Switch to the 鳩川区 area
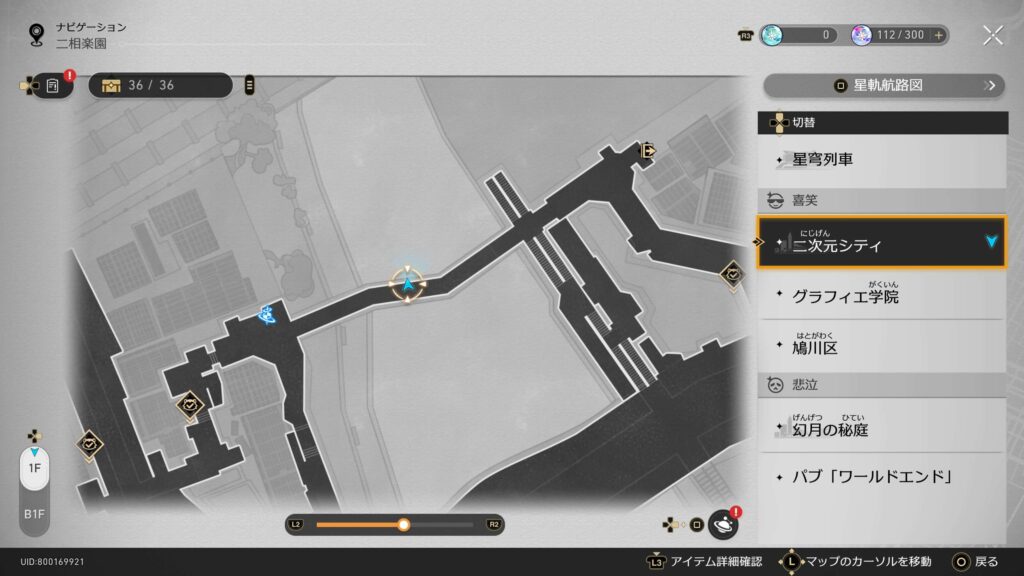This screenshot has width=1024, height=576. pyautogui.click(x=881, y=347)
